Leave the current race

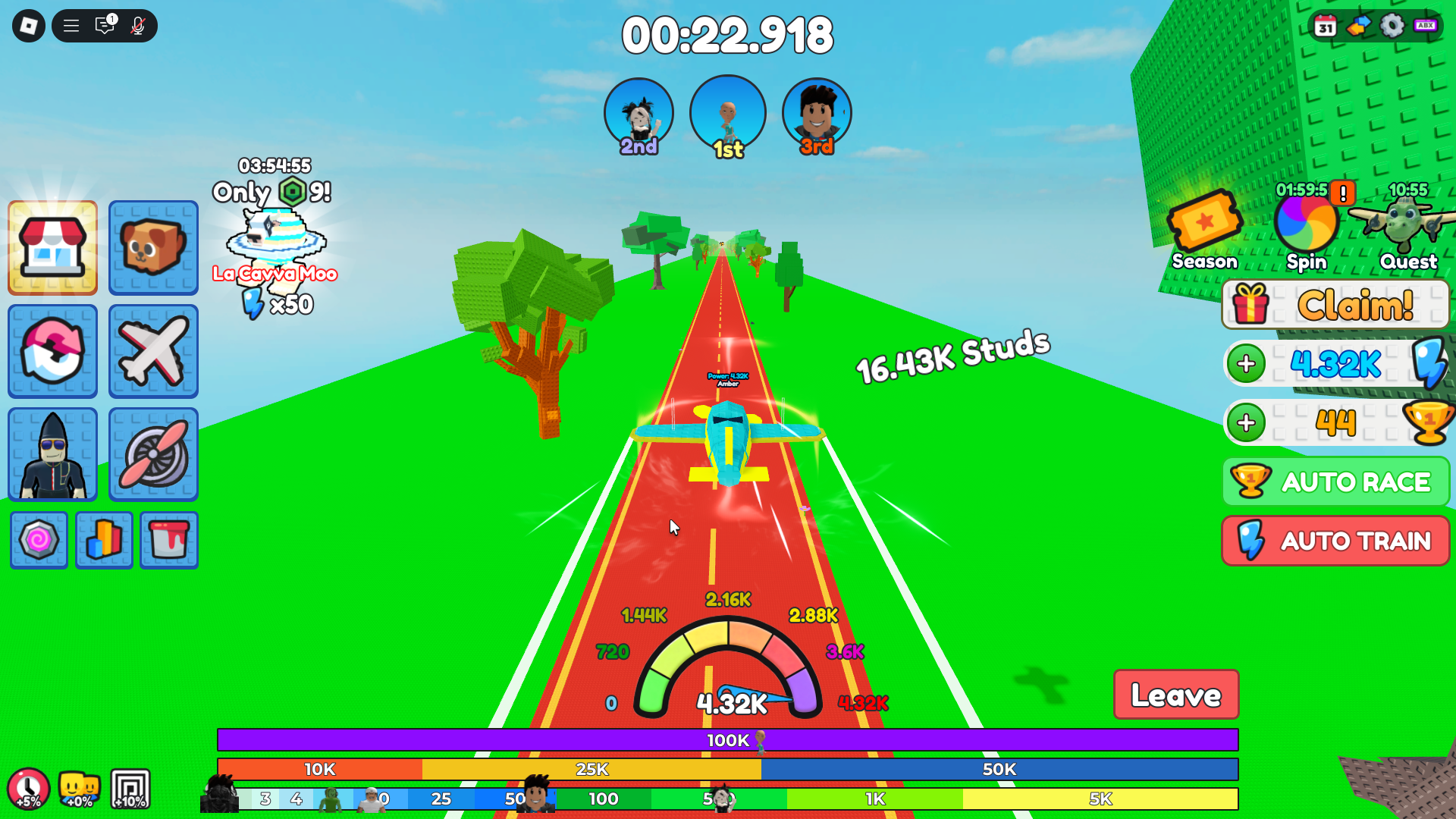click(1175, 695)
